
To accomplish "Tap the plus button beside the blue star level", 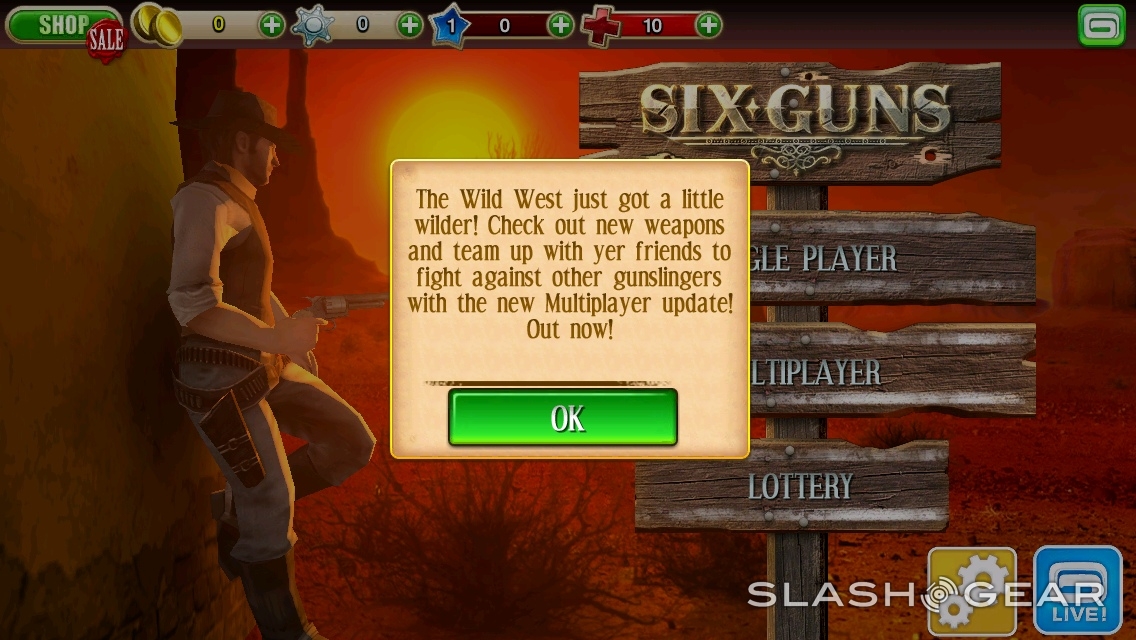I will 561,25.
